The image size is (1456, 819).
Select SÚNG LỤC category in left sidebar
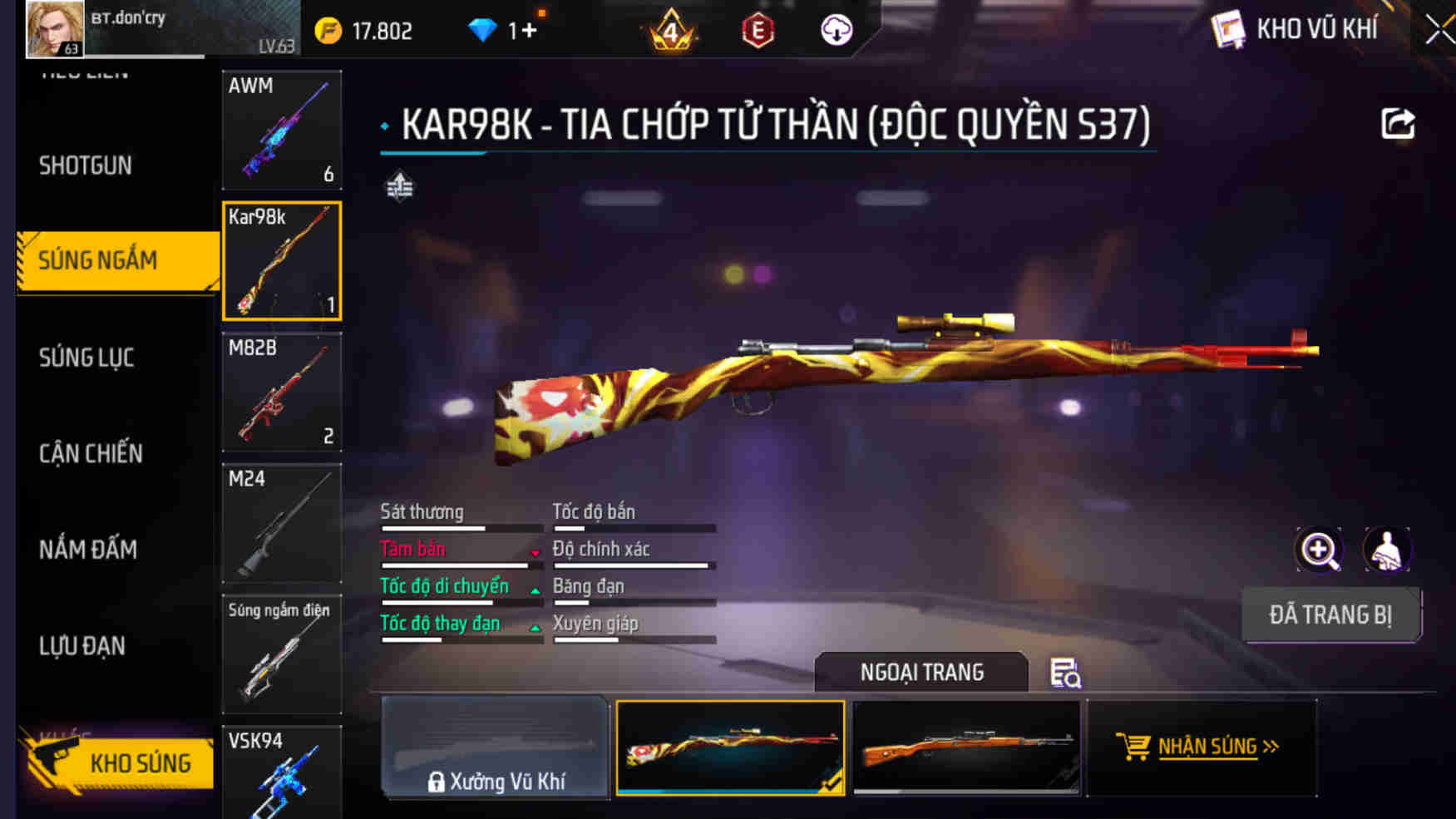pos(86,358)
